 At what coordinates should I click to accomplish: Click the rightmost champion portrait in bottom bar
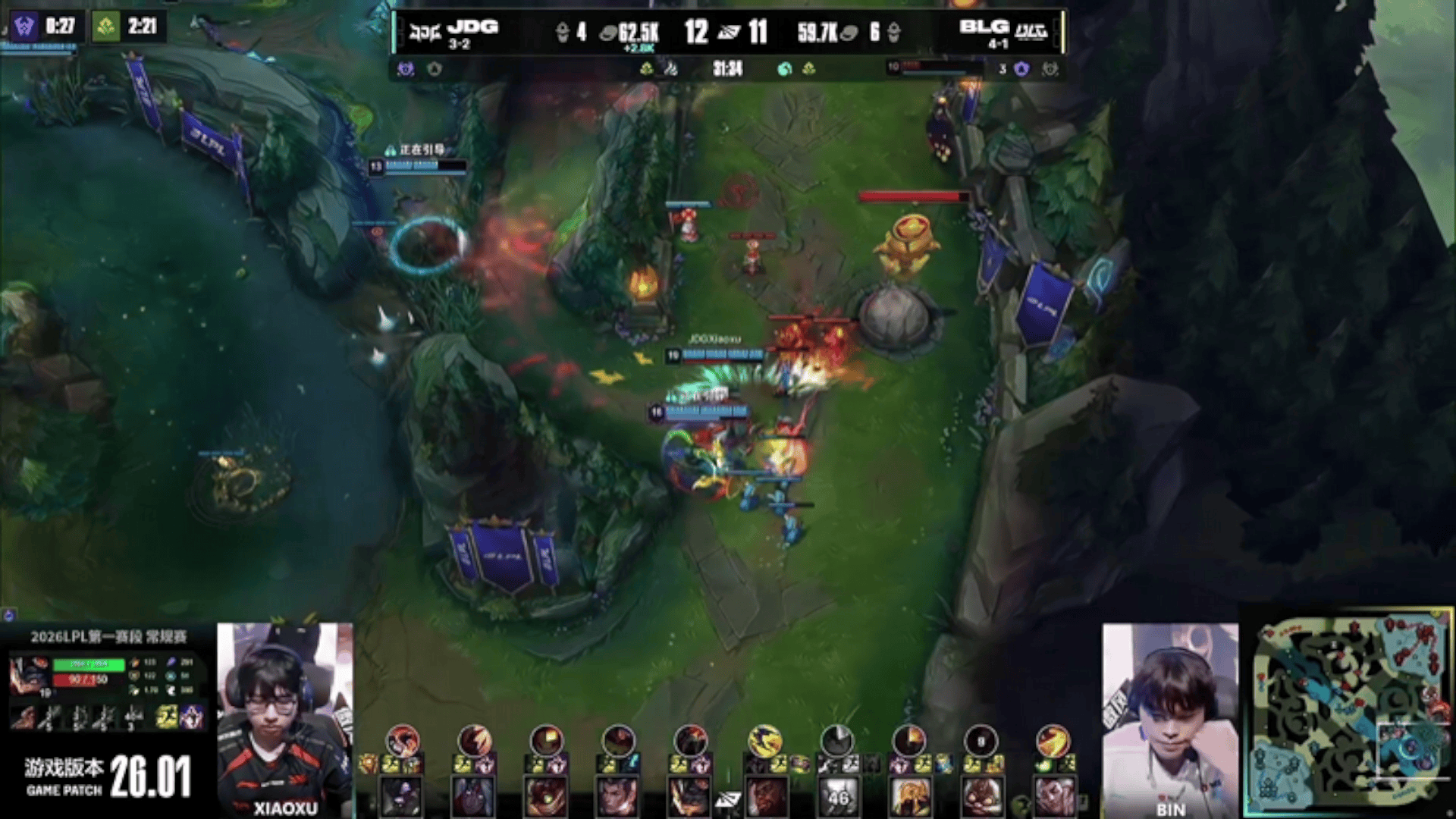[x=1054, y=798]
